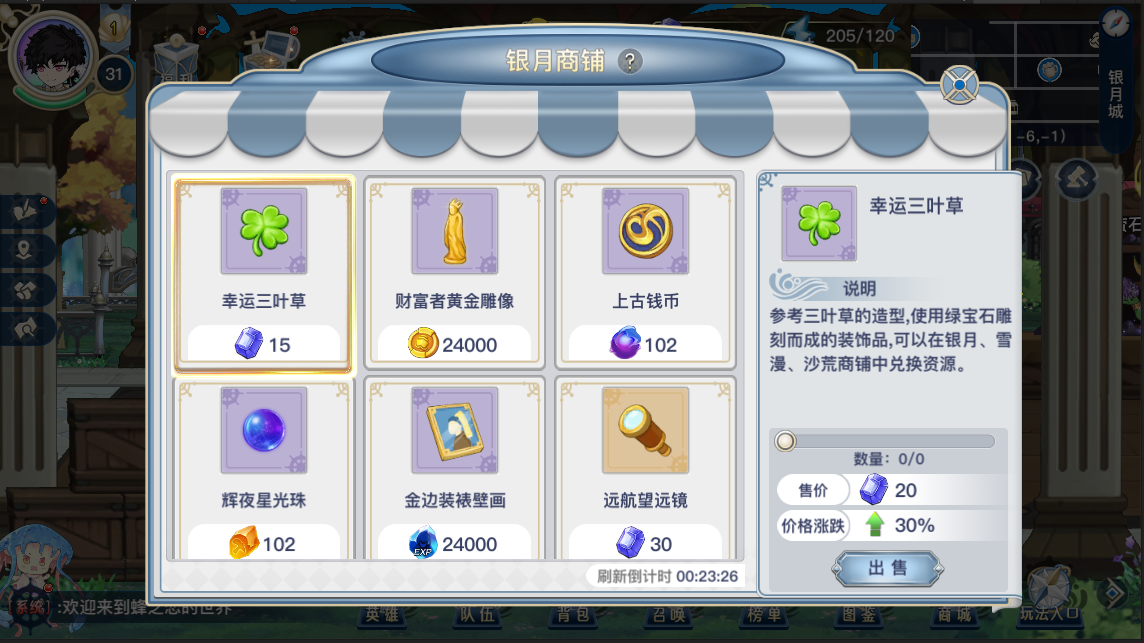Select the 幸运三叶草 clover item
The image size is (1144, 643).
[x=263, y=273]
